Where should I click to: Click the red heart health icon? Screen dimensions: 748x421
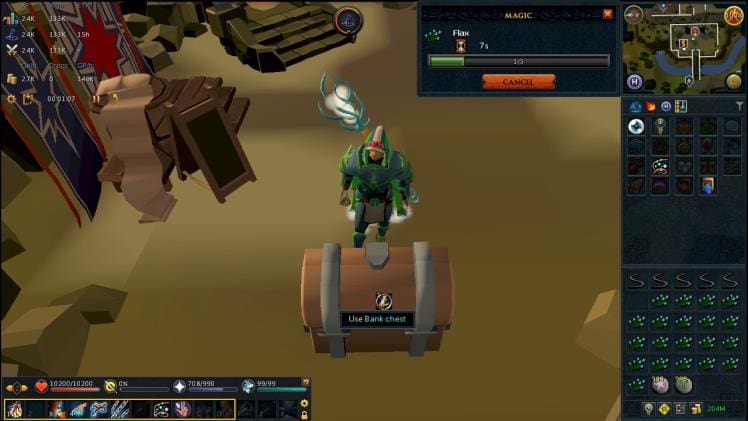tap(42, 386)
